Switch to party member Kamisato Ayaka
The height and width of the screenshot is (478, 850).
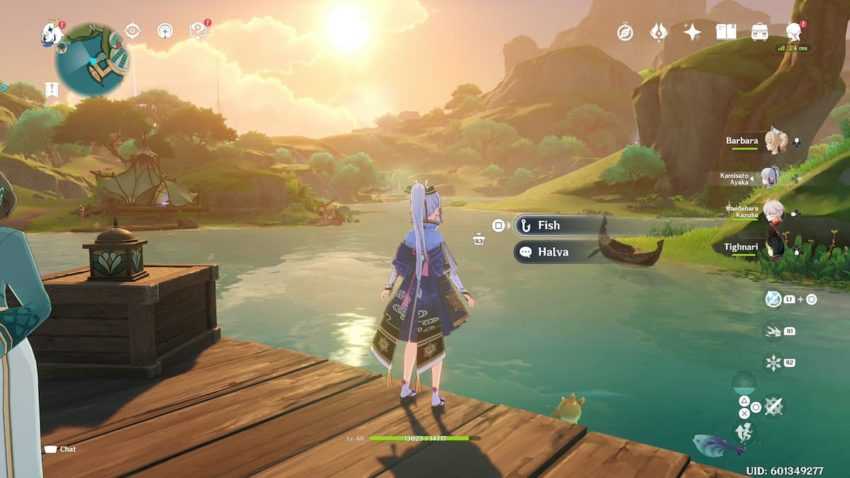click(x=768, y=177)
